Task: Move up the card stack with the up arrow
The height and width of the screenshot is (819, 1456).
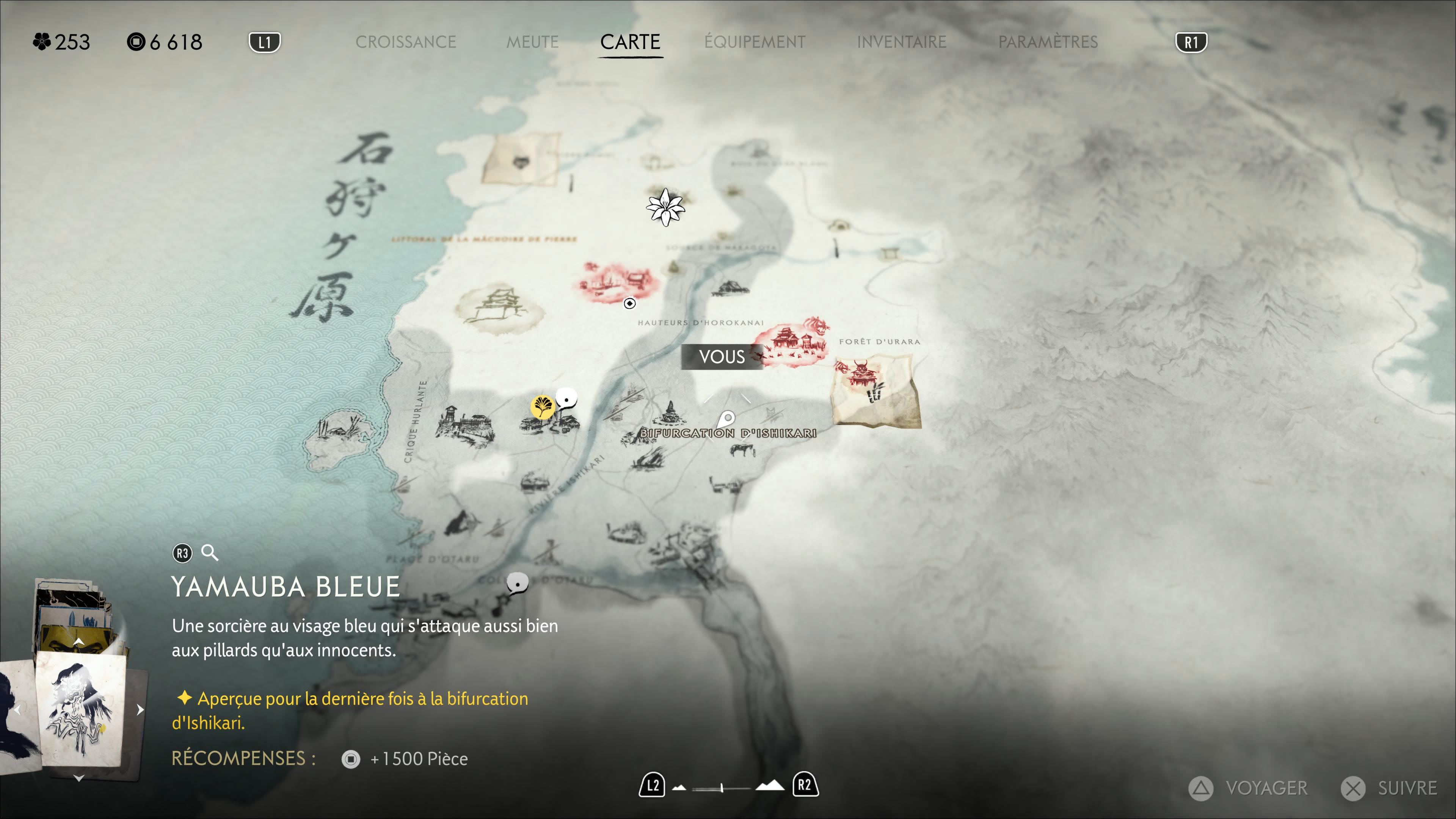Action: pos(79,642)
